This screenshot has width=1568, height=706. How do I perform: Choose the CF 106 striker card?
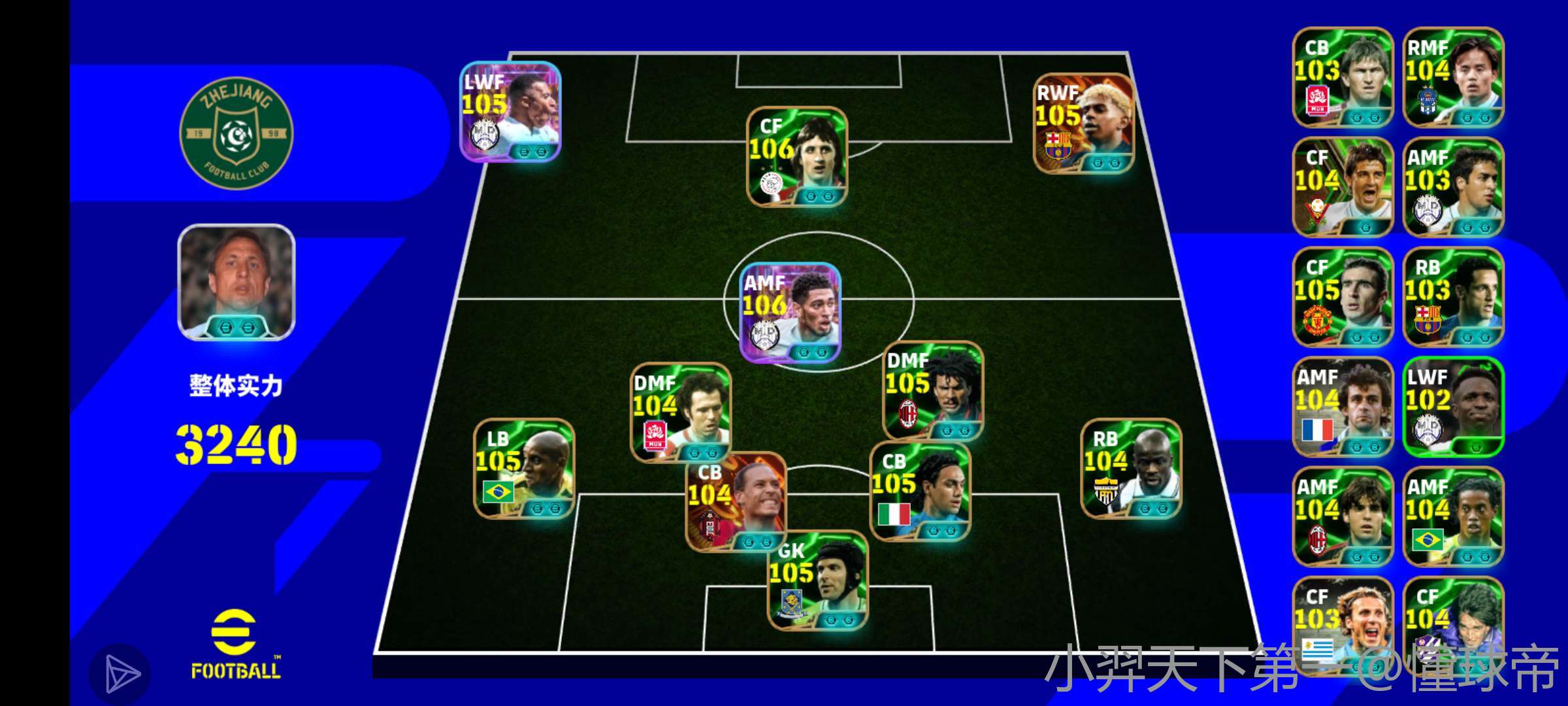(797, 157)
